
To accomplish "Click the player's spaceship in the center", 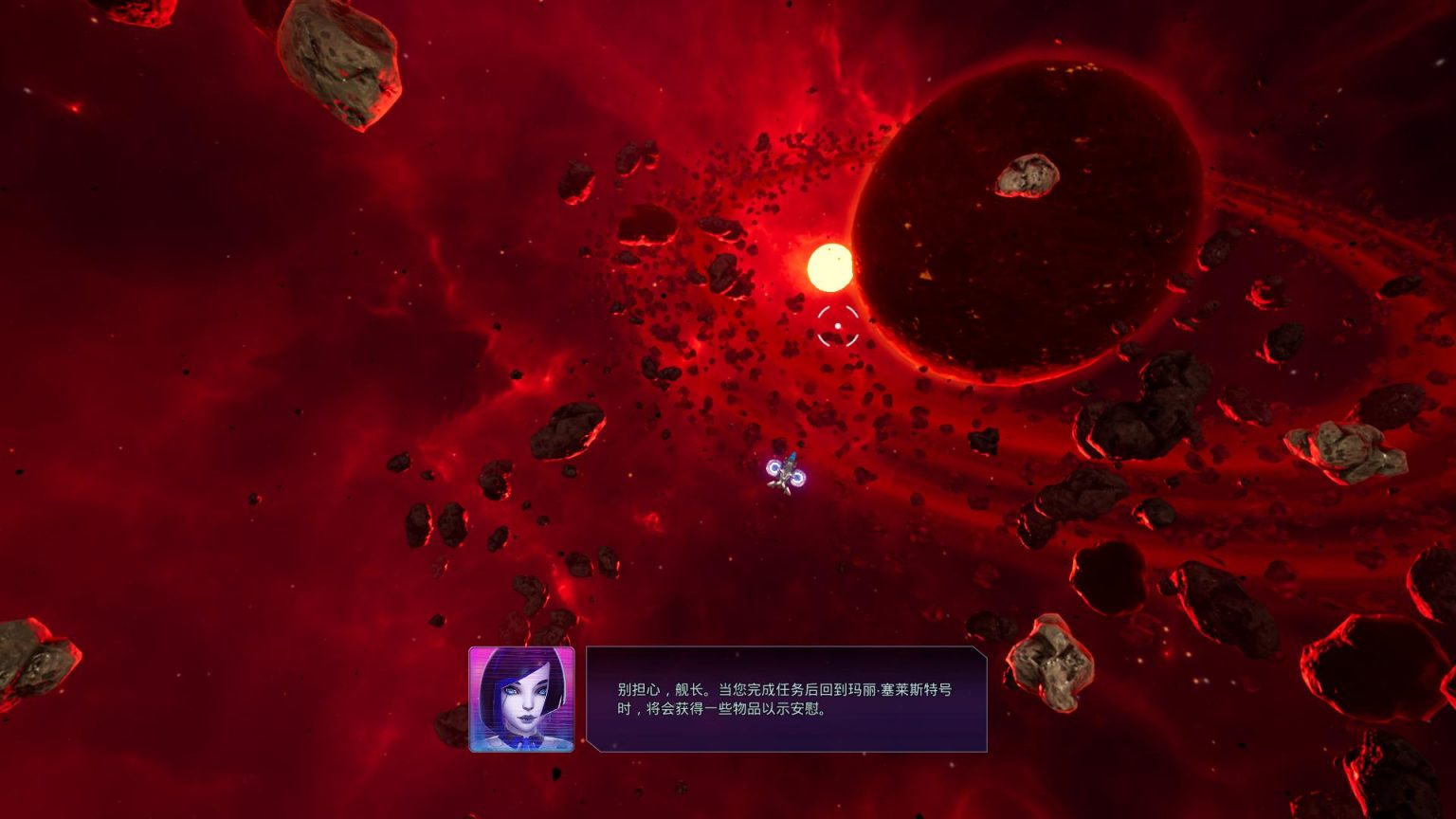I will [785, 473].
